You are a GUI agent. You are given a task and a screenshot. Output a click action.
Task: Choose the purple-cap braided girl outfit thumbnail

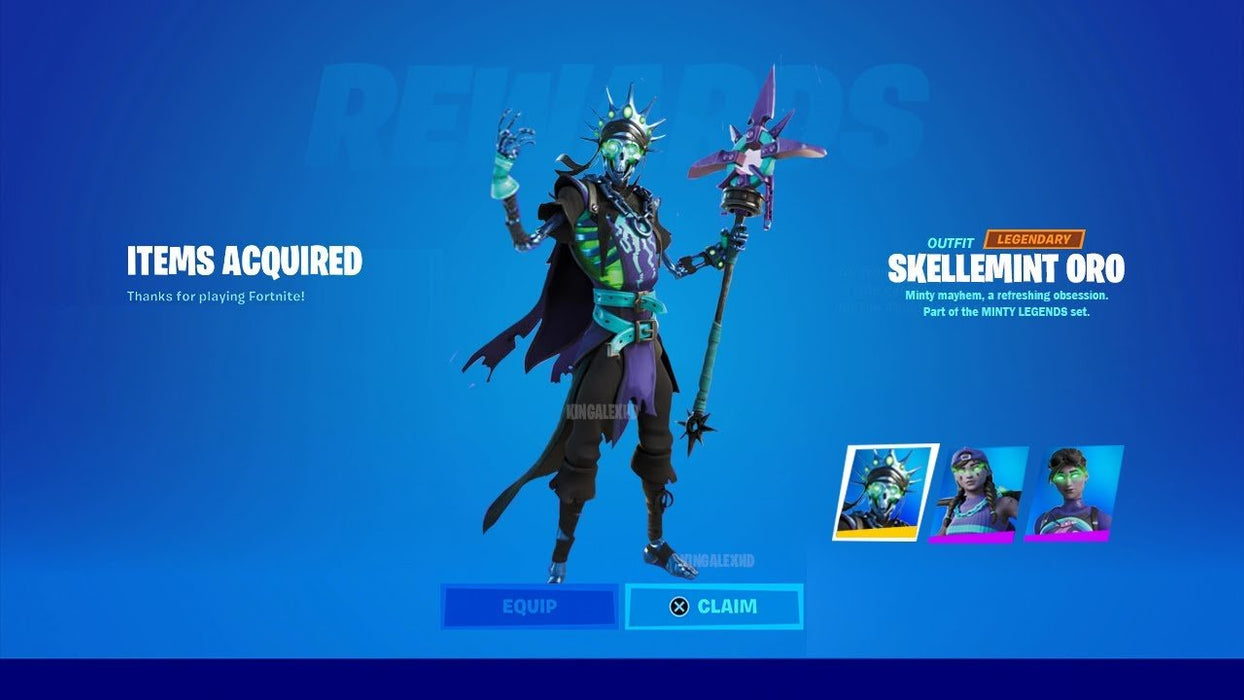pyautogui.click(x=978, y=494)
